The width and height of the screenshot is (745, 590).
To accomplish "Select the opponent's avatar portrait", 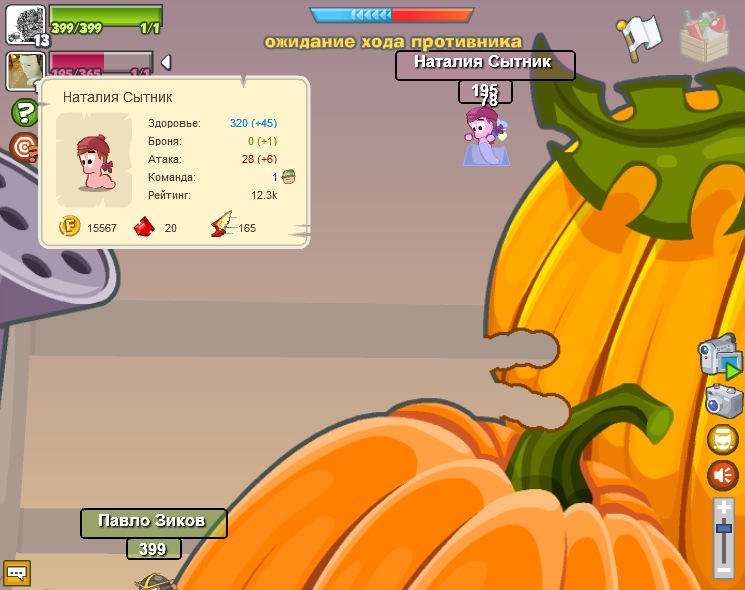I will click(22, 71).
